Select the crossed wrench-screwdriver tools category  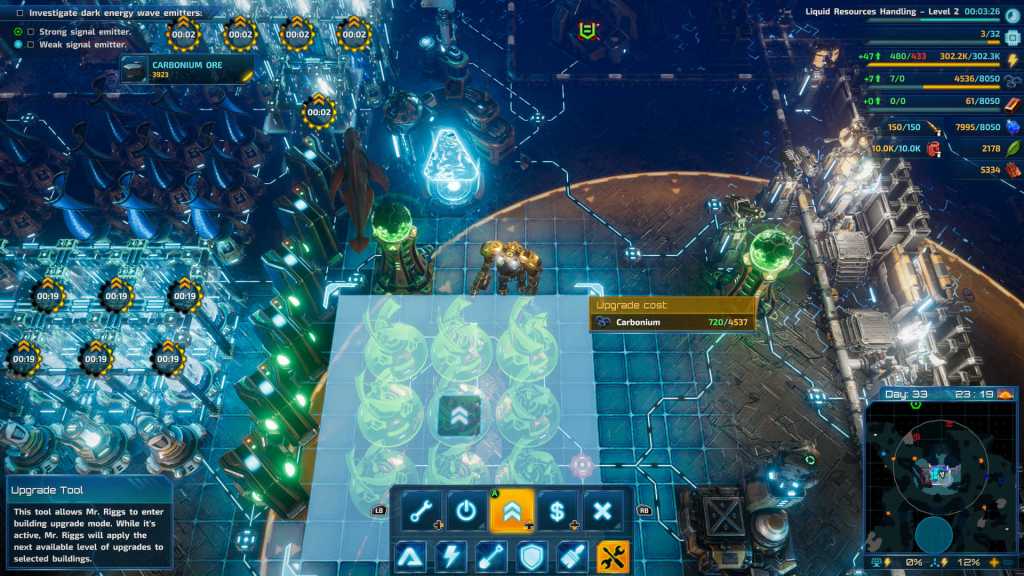point(612,555)
